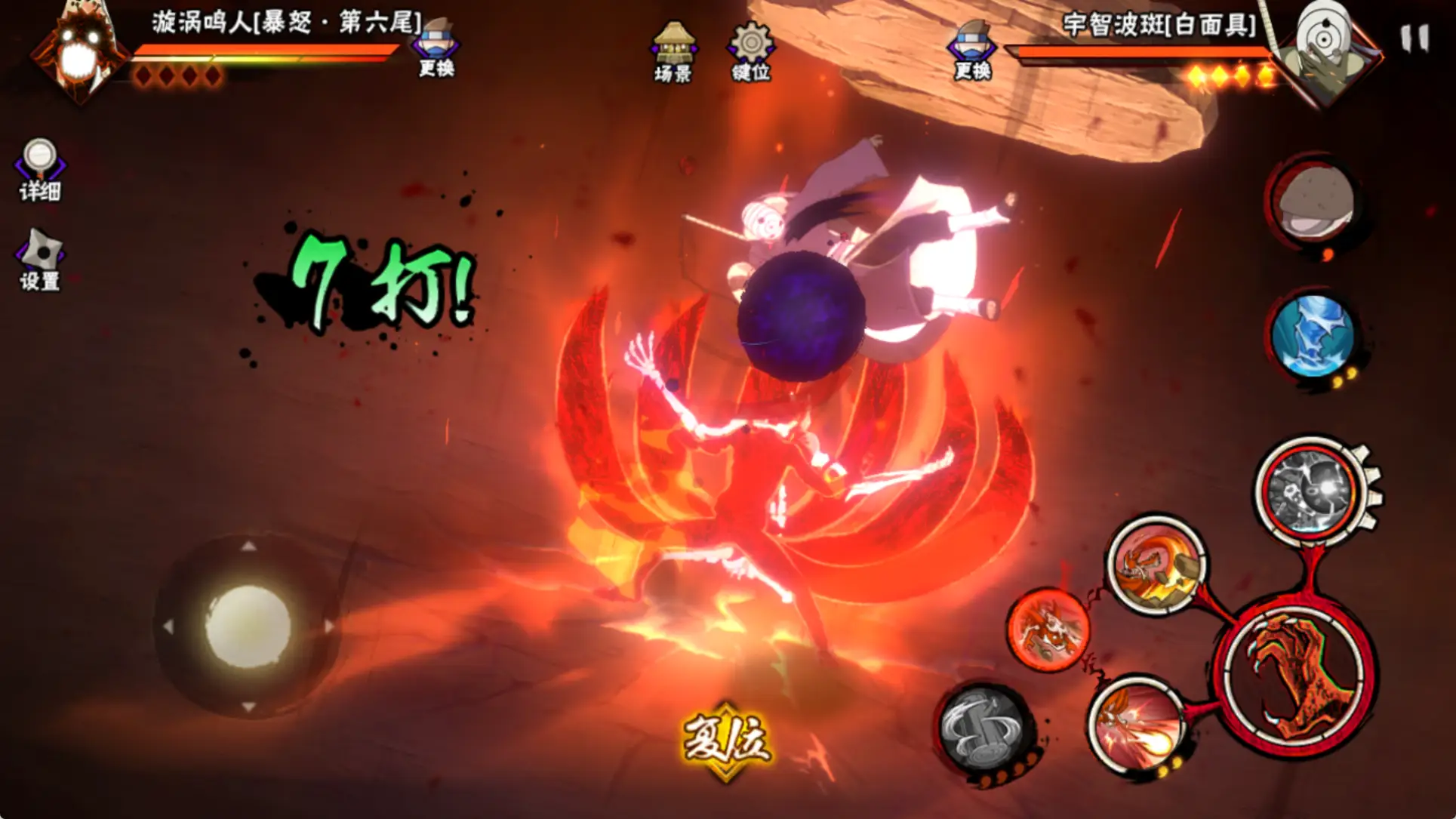Open the 场景 scene selector
Image resolution: width=1456 pixels, height=819 pixels.
tap(673, 51)
